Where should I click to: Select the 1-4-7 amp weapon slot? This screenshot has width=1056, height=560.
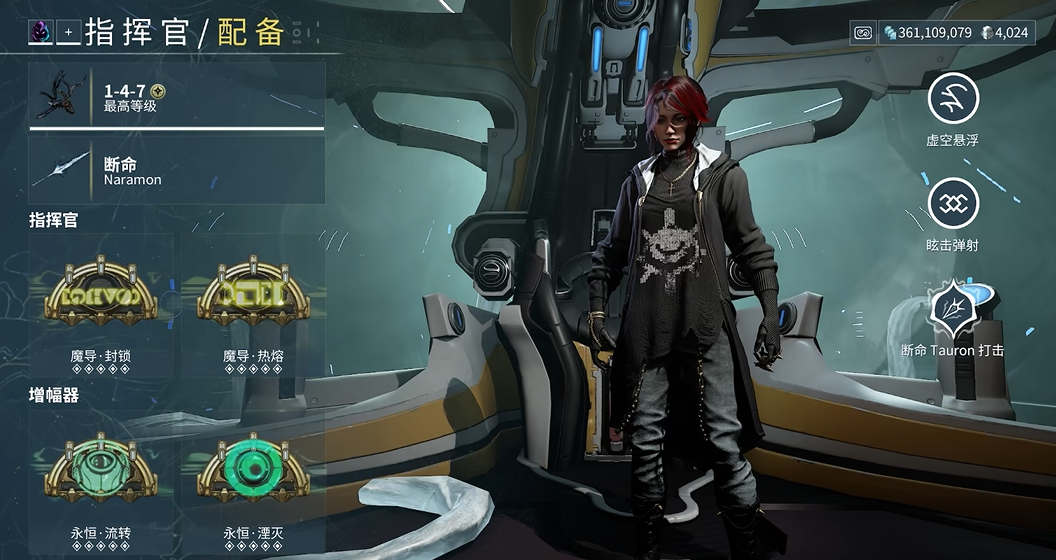click(177, 97)
